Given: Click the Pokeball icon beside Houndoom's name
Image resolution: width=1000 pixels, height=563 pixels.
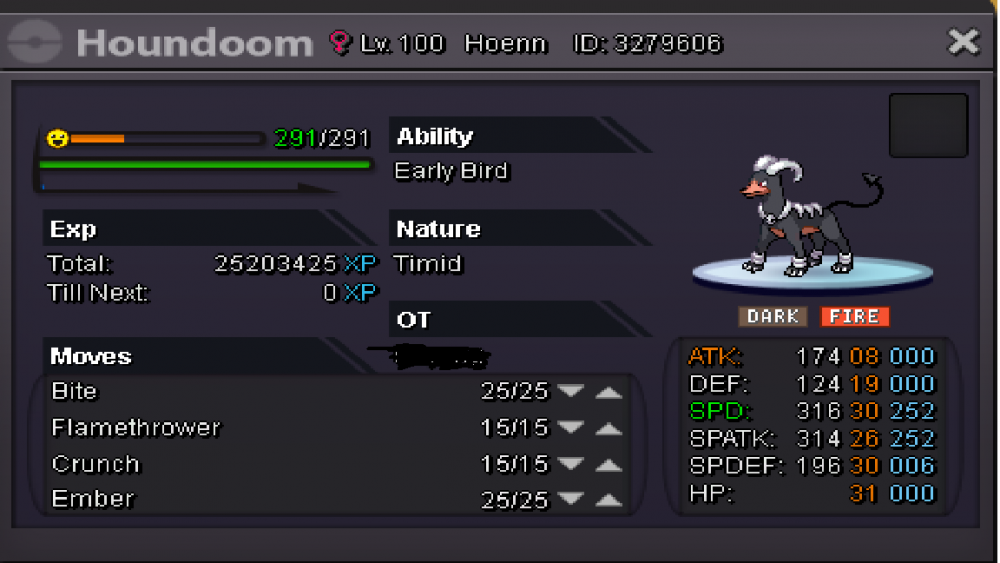Looking at the screenshot, I should (x=35, y=43).
